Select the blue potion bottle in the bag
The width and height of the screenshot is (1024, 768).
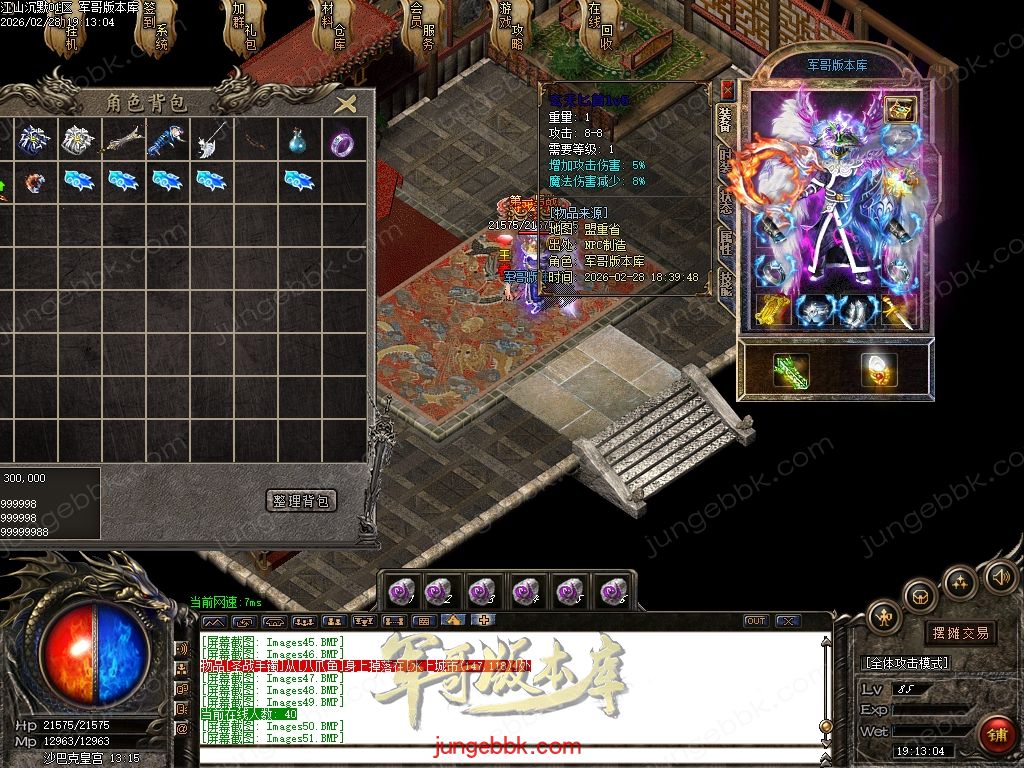[296, 141]
